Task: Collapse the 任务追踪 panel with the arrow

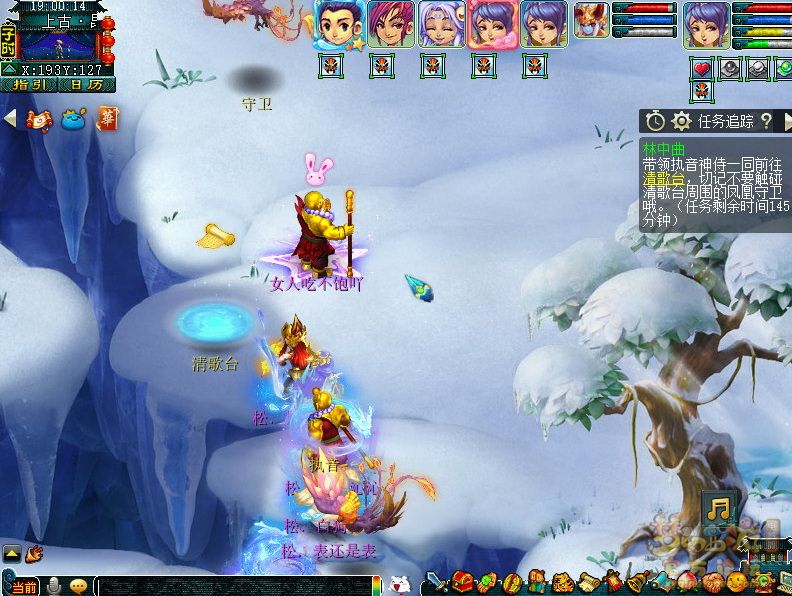Action: 785,121
